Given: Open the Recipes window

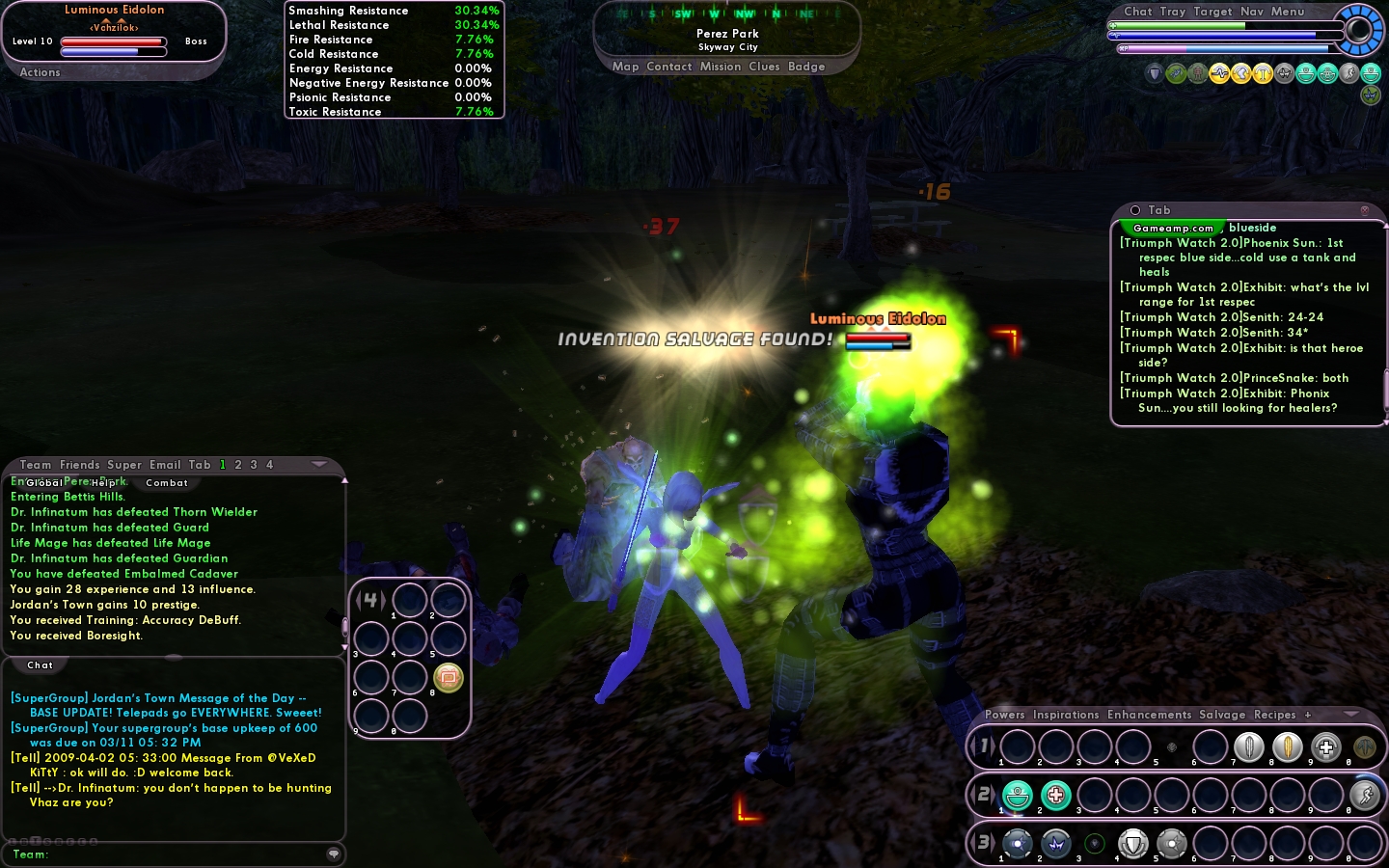Looking at the screenshot, I should 1275,715.
